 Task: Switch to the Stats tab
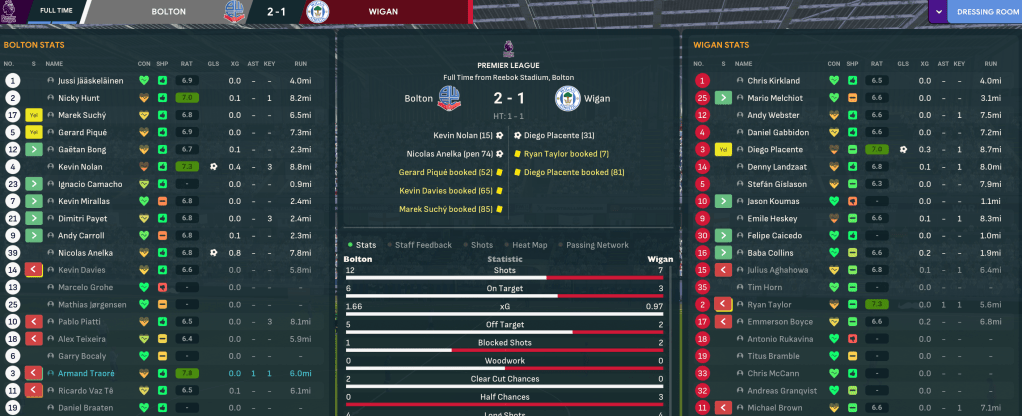(x=362, y=244)
